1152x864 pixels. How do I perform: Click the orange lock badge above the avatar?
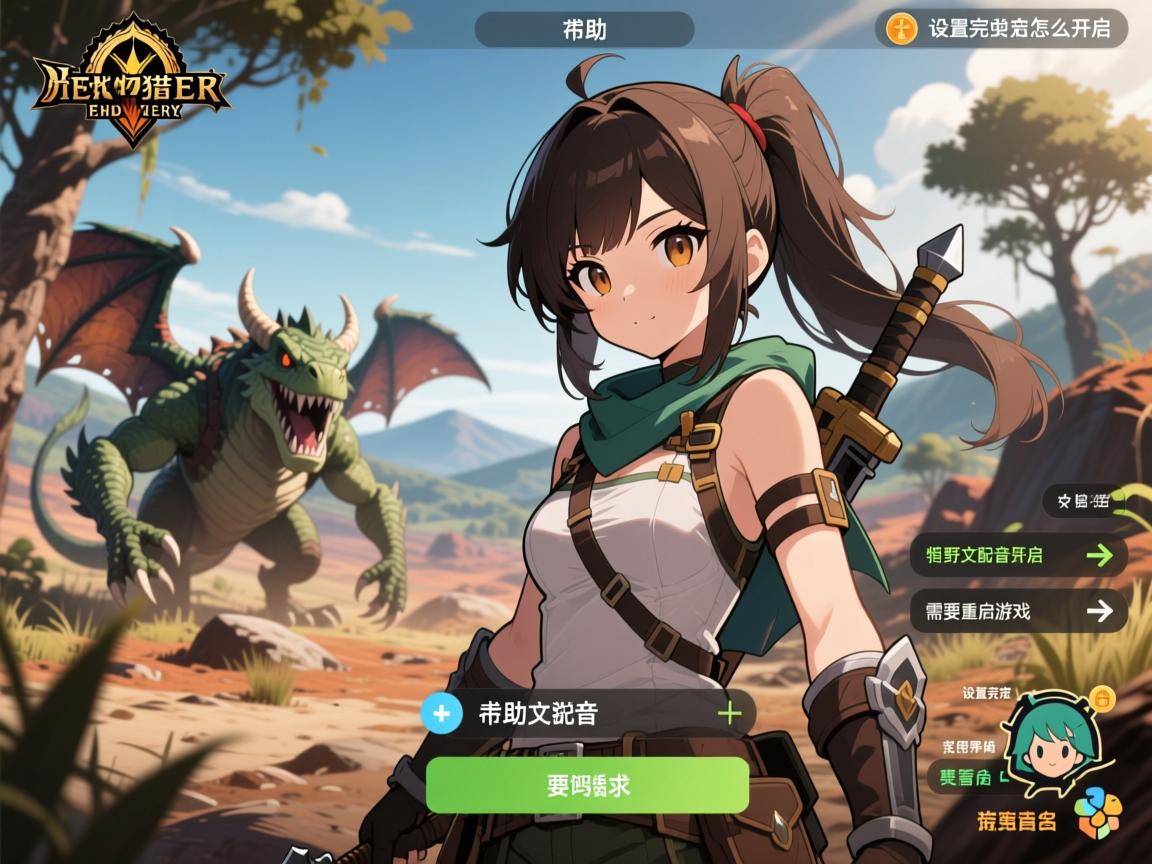pos(1101,696)
